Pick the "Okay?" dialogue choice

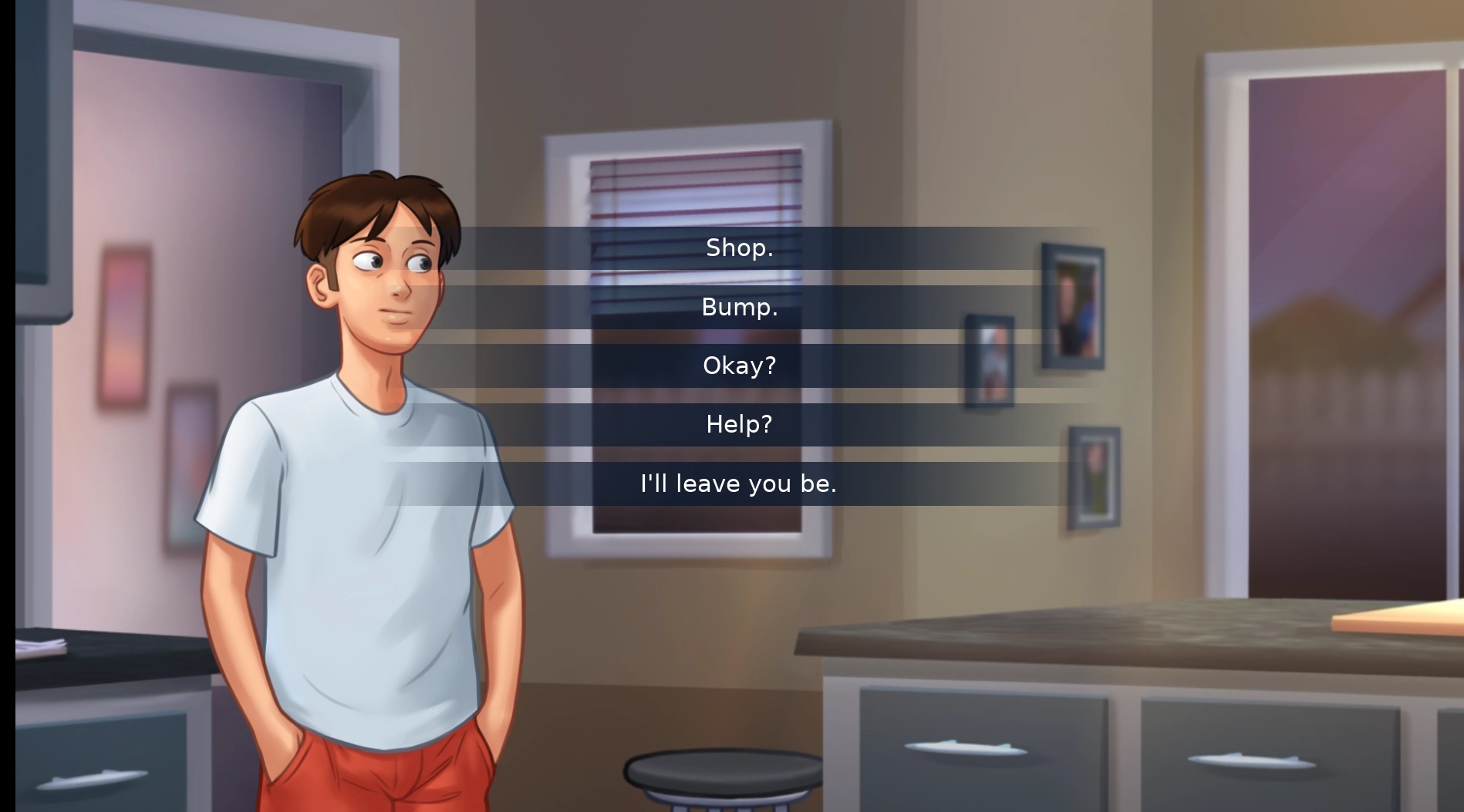click(739, 366)
